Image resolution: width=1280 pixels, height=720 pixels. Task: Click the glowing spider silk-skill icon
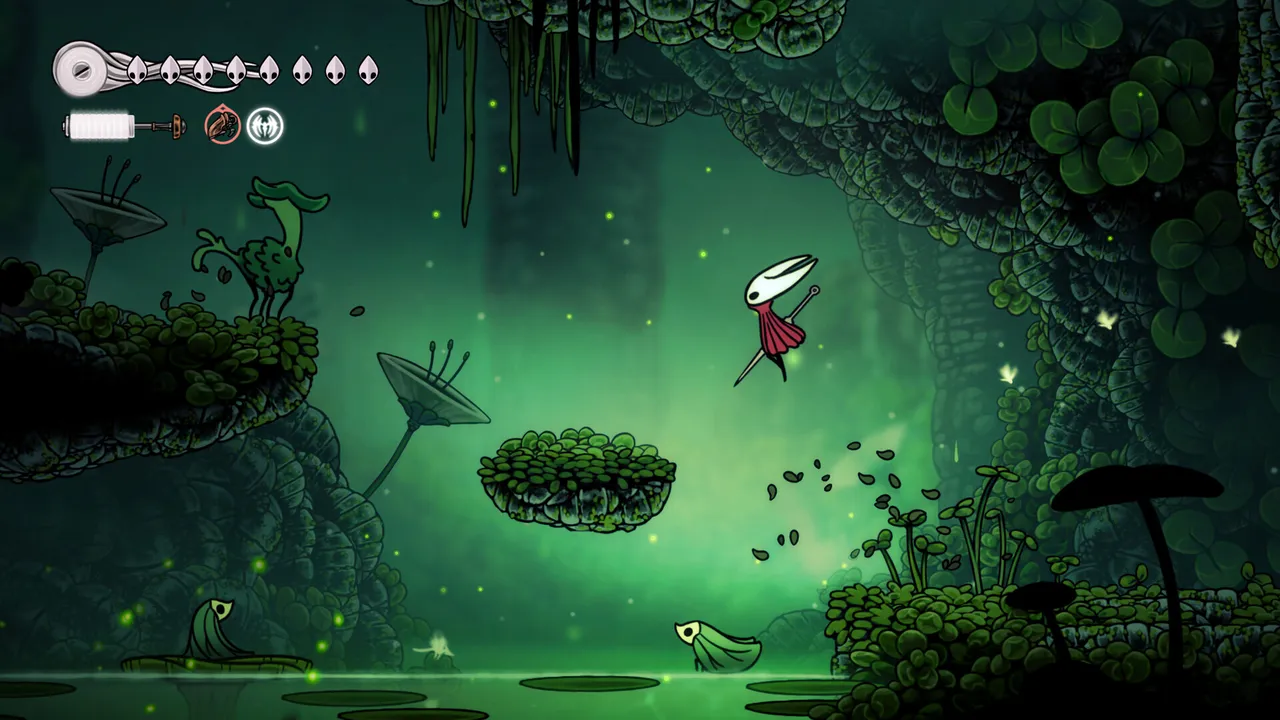click(264, 125)
